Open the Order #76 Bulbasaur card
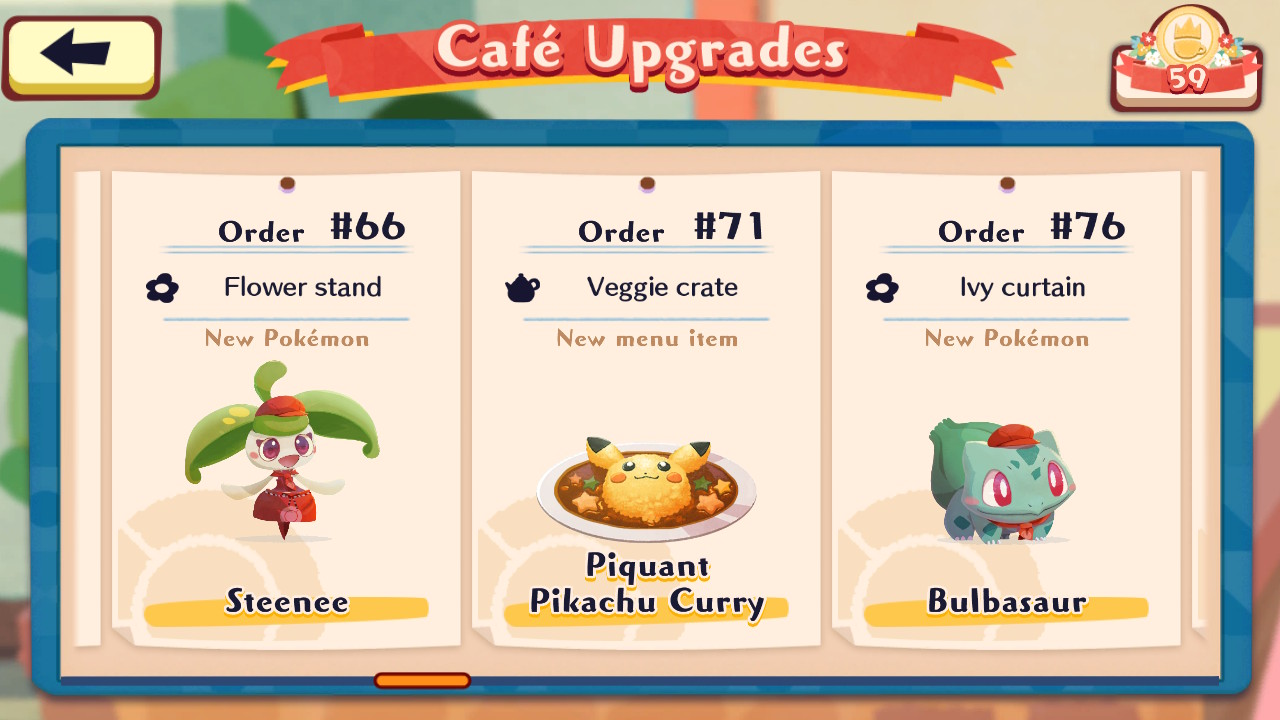The image size is (1280, 720). pyautogui.click(x=1006, y=410)
